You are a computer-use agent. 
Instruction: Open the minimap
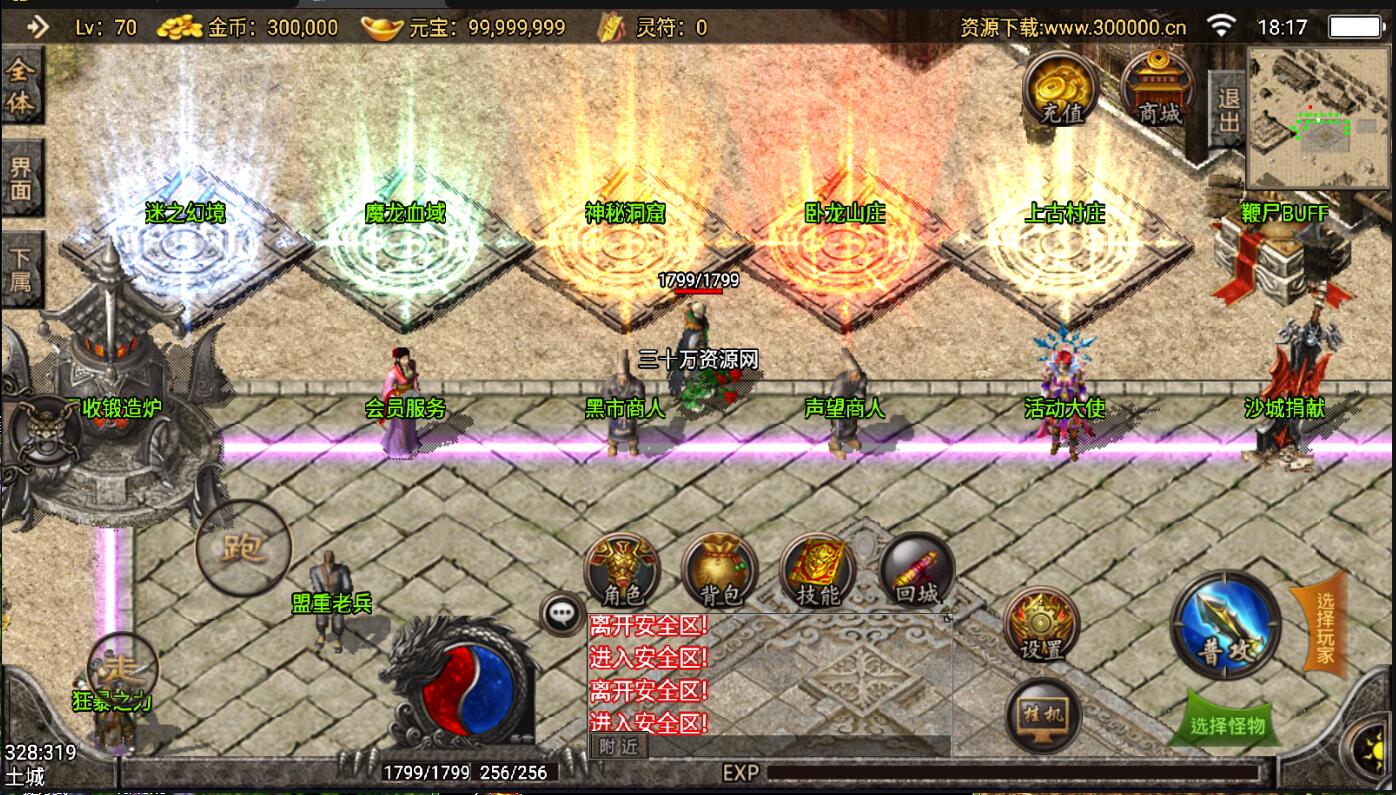tap(1318, 118)
